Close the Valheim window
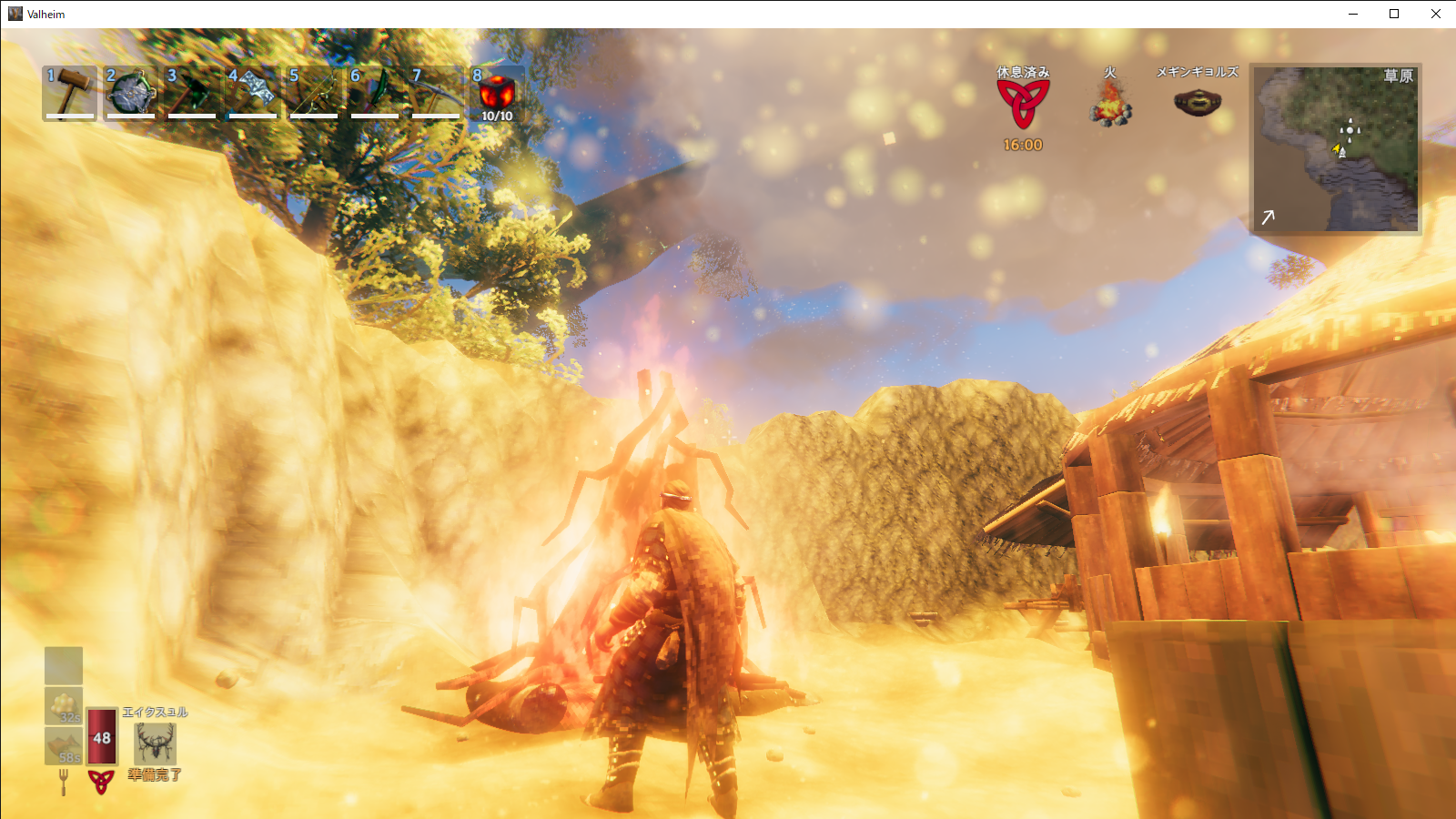The image size is (1456, 819). 1436,14
